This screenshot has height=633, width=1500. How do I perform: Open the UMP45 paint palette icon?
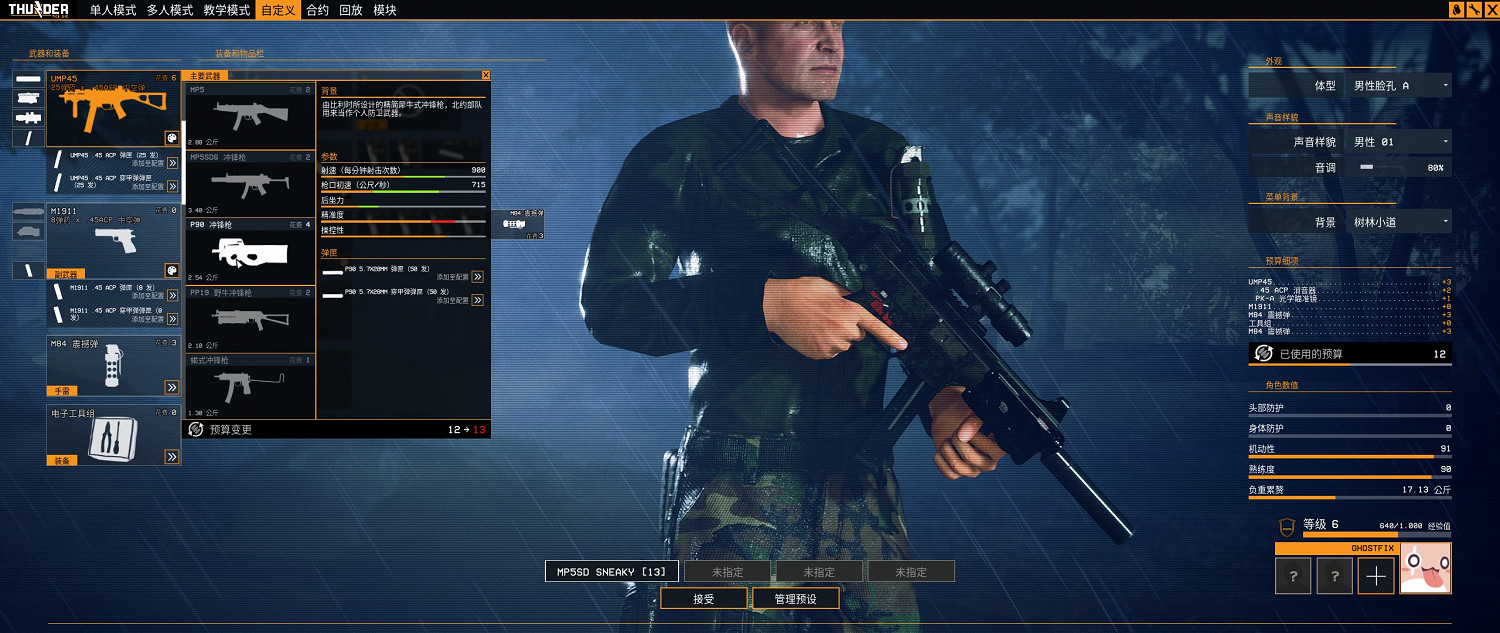(x=171, y=138)
